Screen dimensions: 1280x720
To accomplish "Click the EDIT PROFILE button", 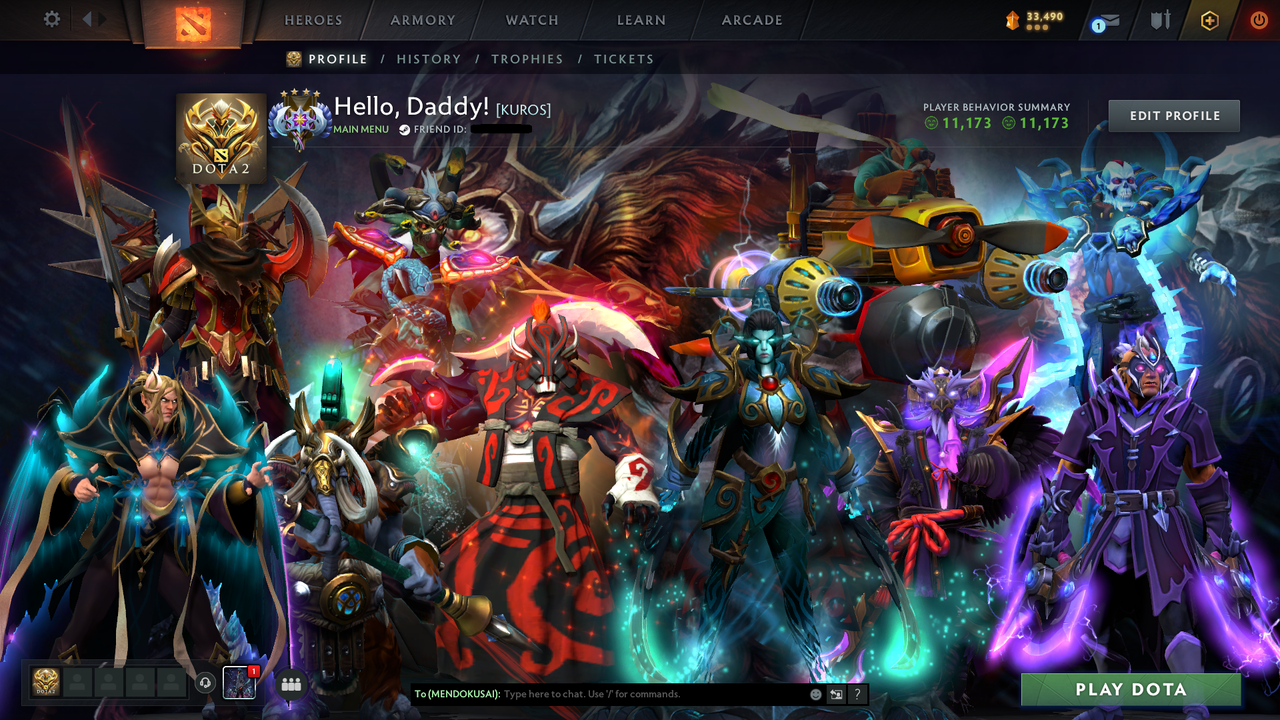I will point(1173,115).
